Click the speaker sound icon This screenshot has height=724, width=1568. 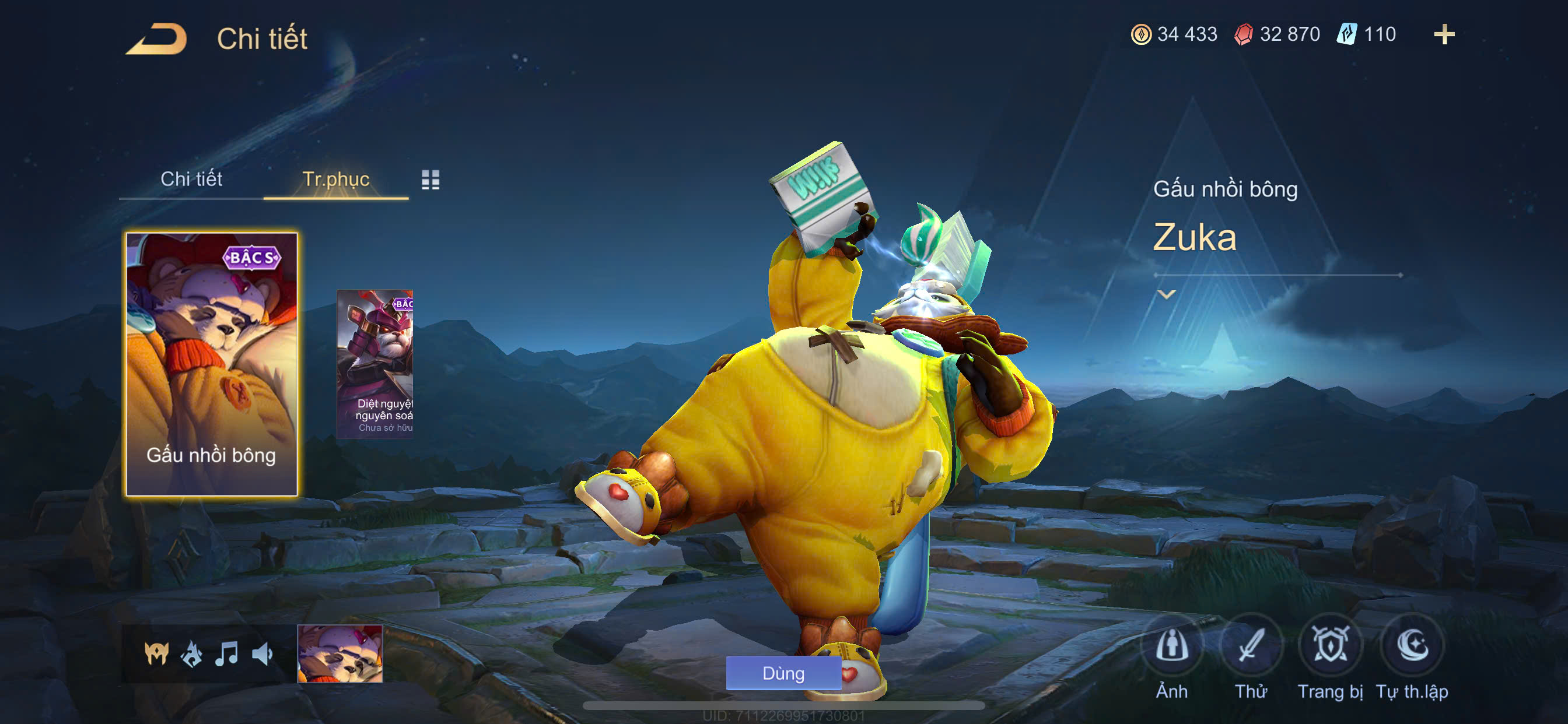(262, 654)
